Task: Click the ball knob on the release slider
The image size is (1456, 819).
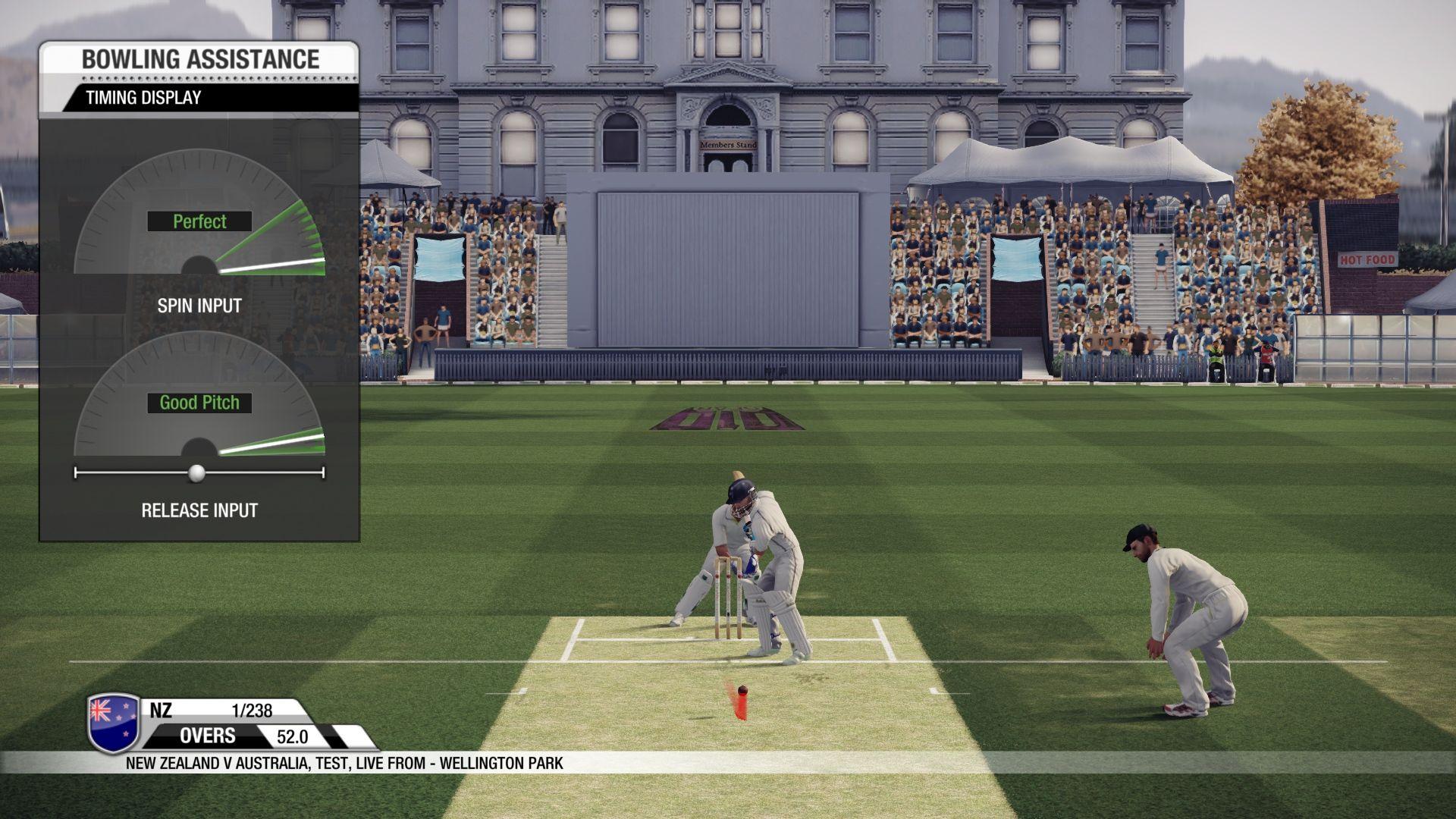Action: tap(196, 473)
